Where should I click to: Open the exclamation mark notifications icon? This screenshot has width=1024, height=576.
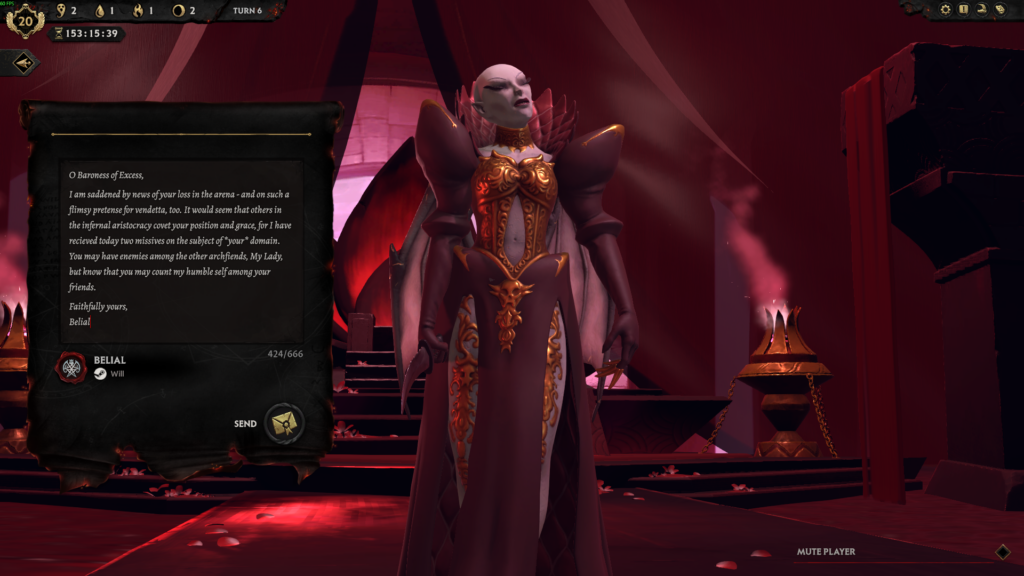(964, 9)
